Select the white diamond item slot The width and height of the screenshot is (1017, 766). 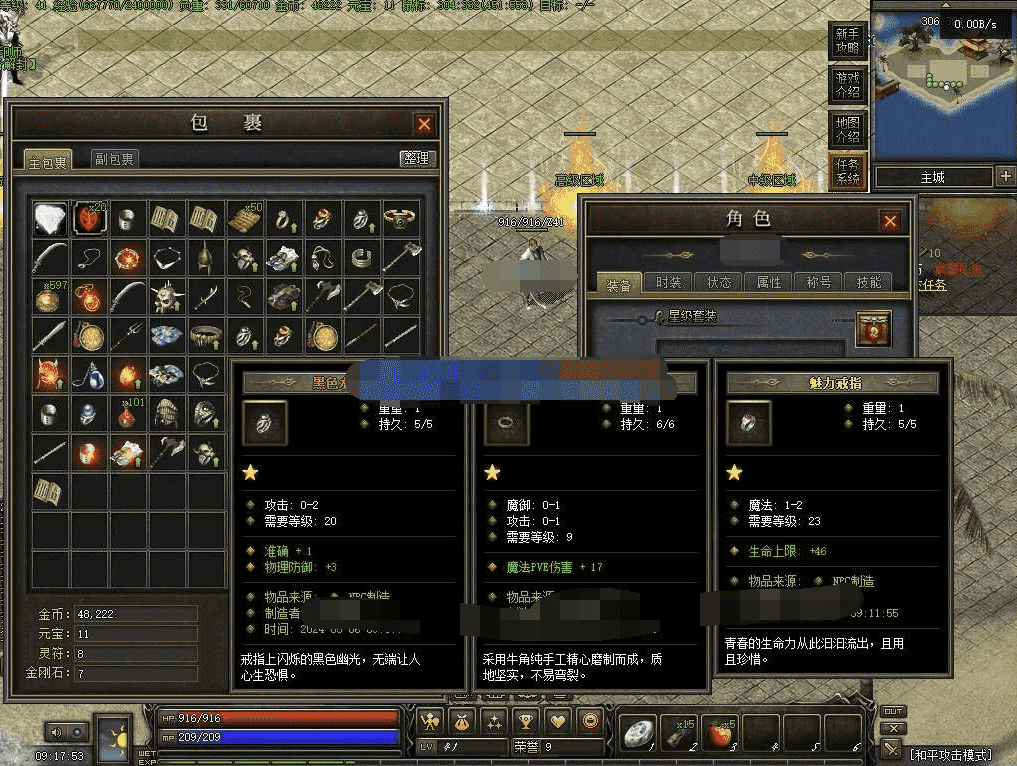tap(50, 218)
